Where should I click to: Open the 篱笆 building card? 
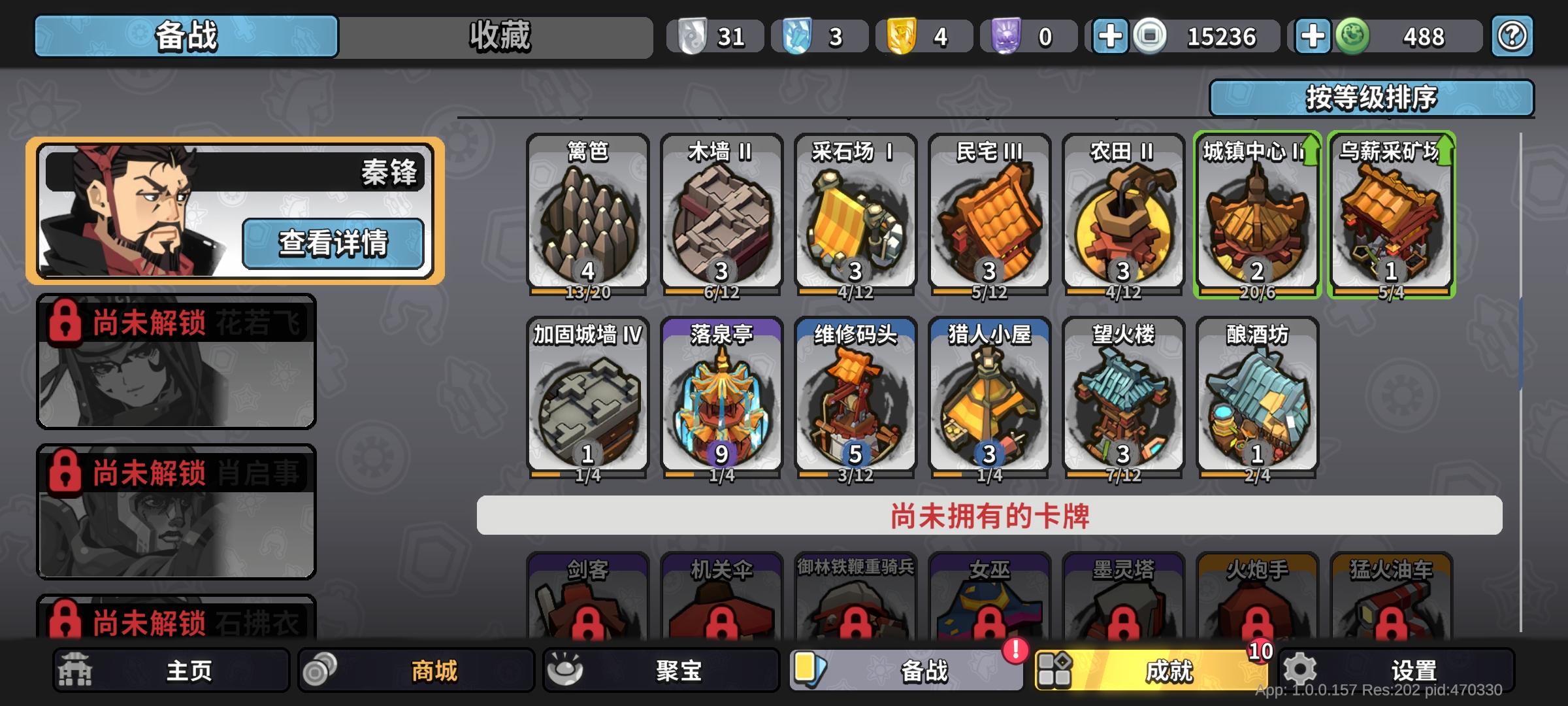point(588,216)
